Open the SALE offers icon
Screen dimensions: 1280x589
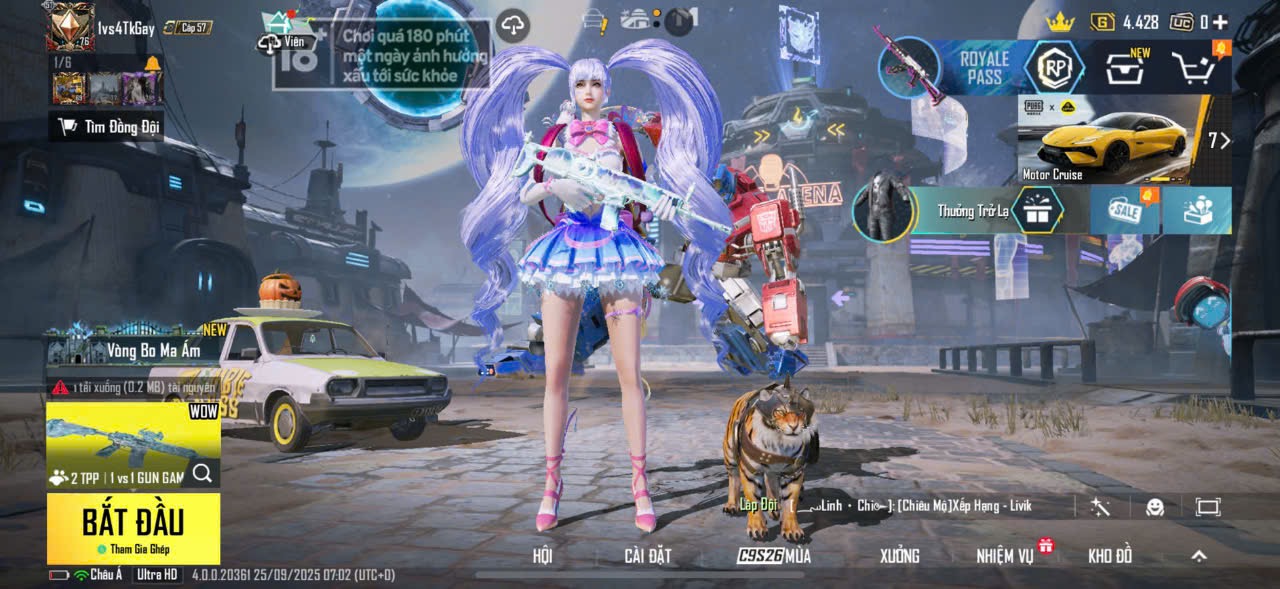(1124, 211)
